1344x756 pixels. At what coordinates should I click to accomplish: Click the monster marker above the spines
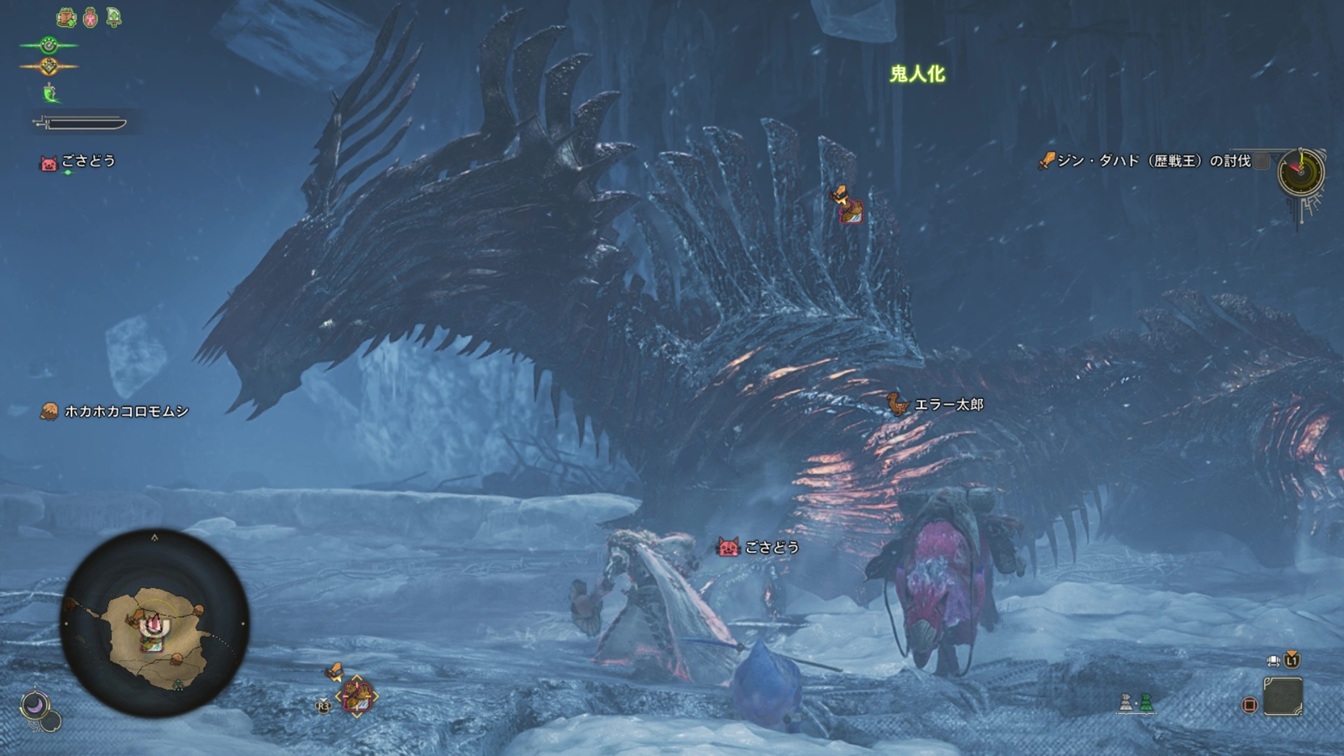pos(848,205)
